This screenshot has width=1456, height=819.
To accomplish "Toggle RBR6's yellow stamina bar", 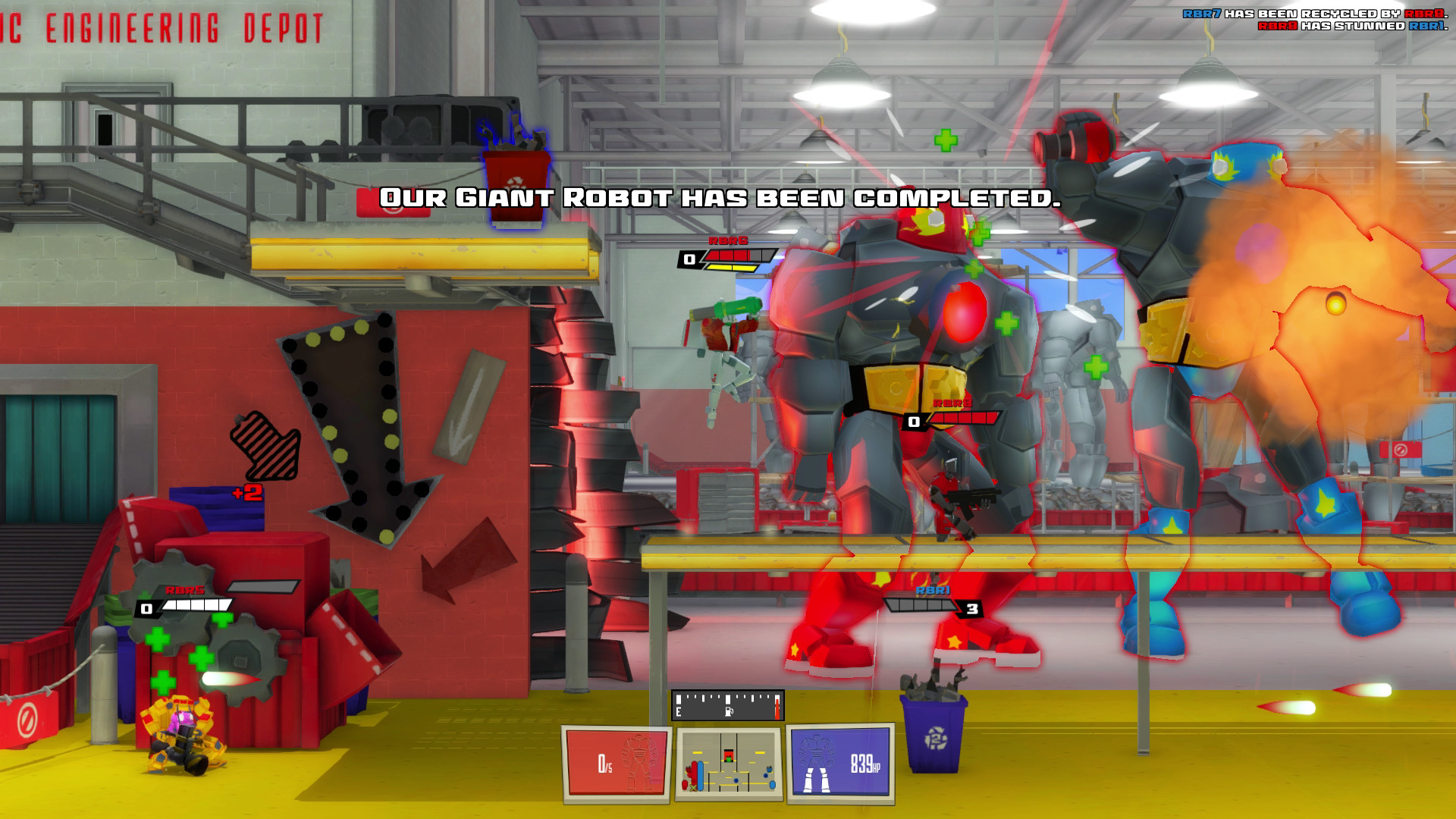I will coord(732,268).
